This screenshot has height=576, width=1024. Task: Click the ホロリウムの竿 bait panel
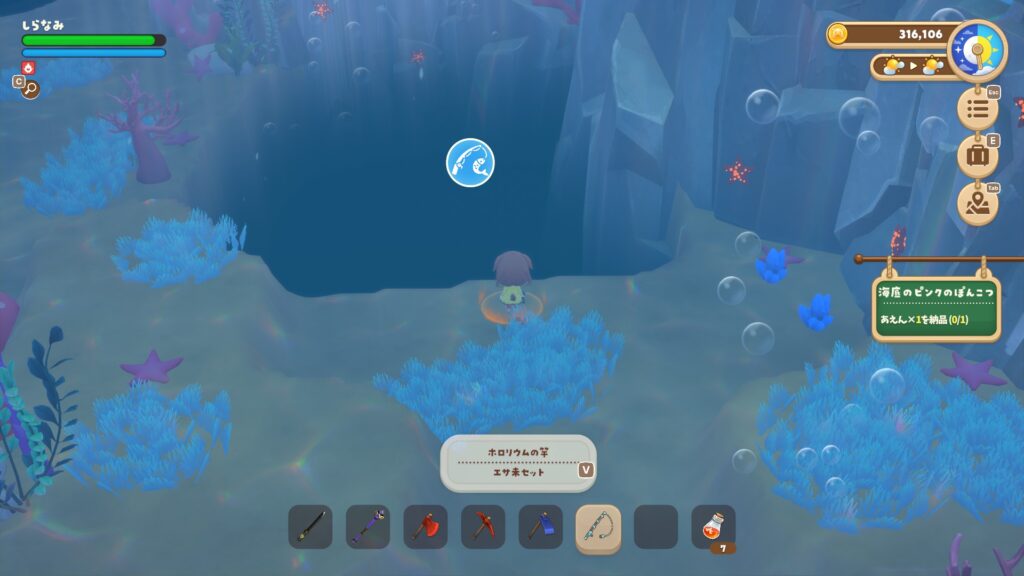[x=518, y=462]
